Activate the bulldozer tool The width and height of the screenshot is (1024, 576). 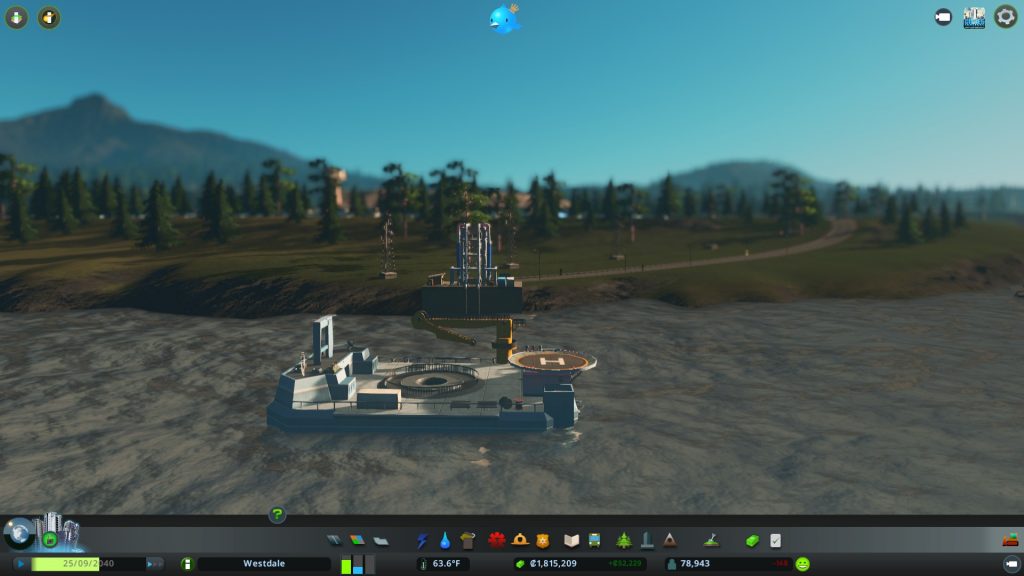point(1010,541)
